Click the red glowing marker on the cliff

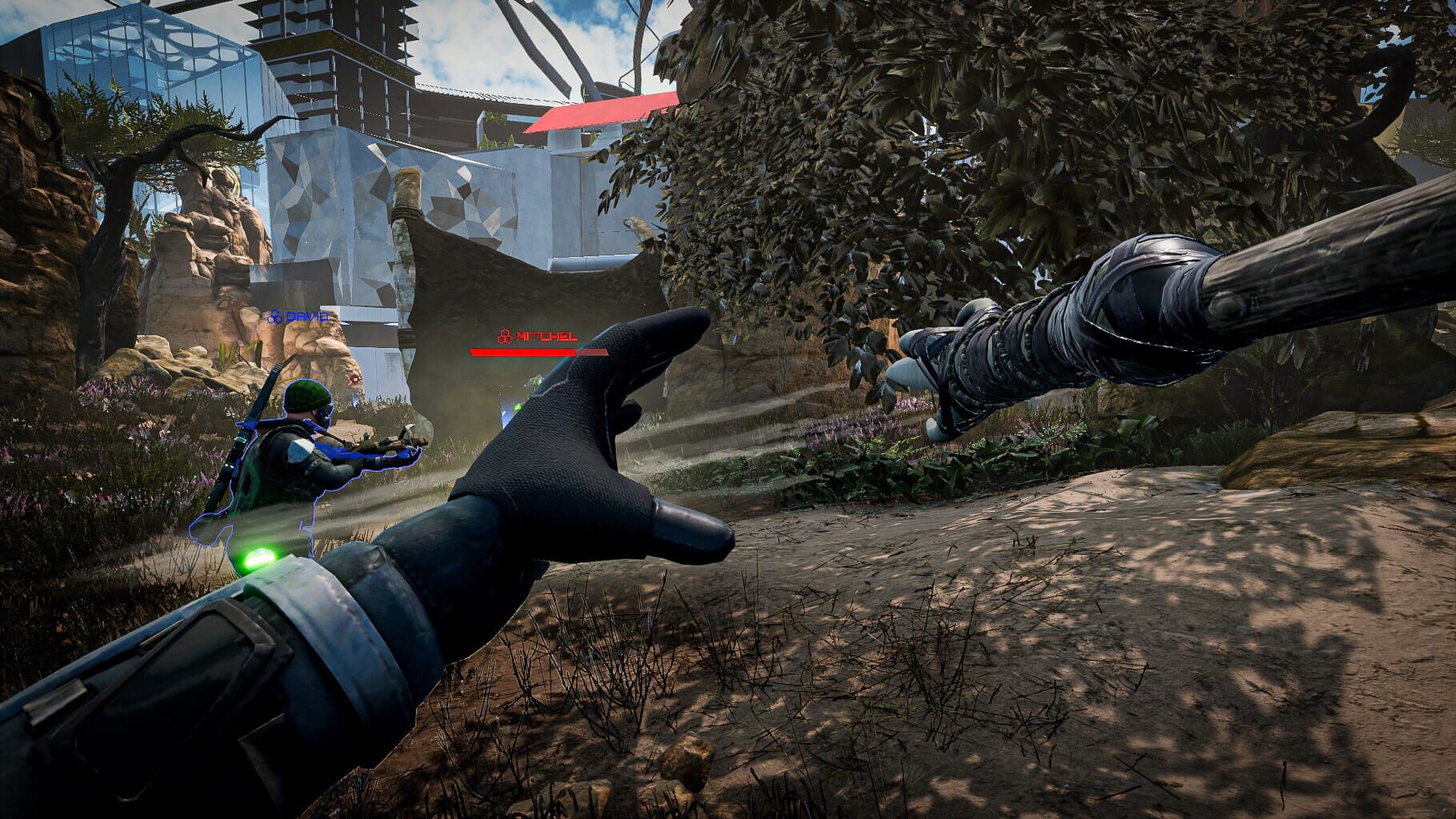(x=355, y=379)
